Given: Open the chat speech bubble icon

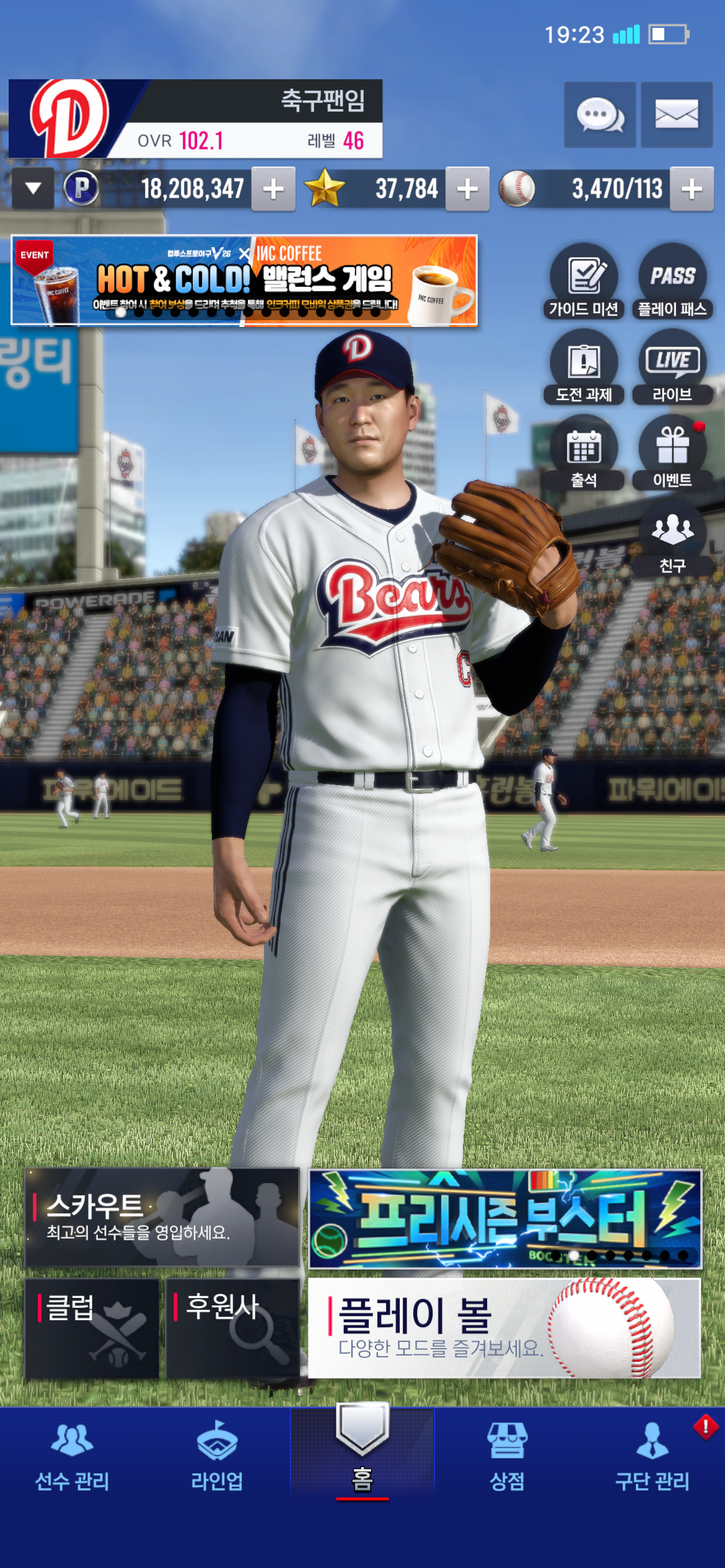Looking at the screenshot, I should [x=599, y=115].
